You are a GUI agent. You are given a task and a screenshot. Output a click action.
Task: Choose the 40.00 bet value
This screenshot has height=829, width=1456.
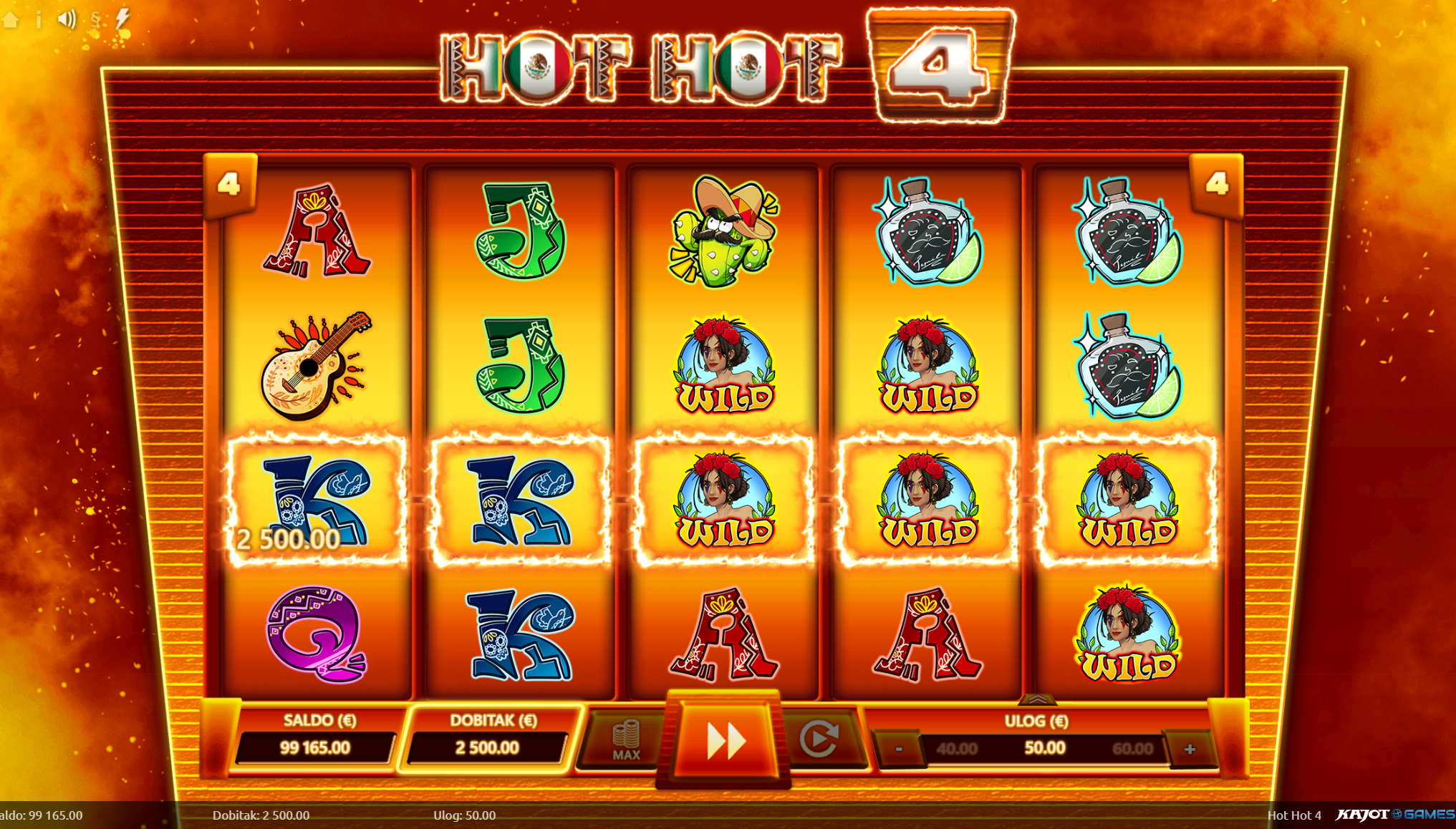[957, 749]
